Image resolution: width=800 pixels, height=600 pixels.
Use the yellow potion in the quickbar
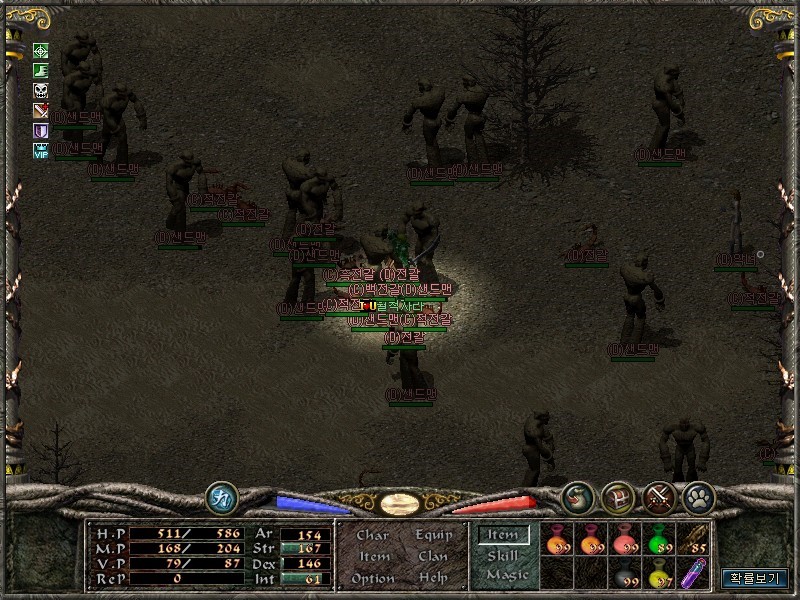pos(659,574)
